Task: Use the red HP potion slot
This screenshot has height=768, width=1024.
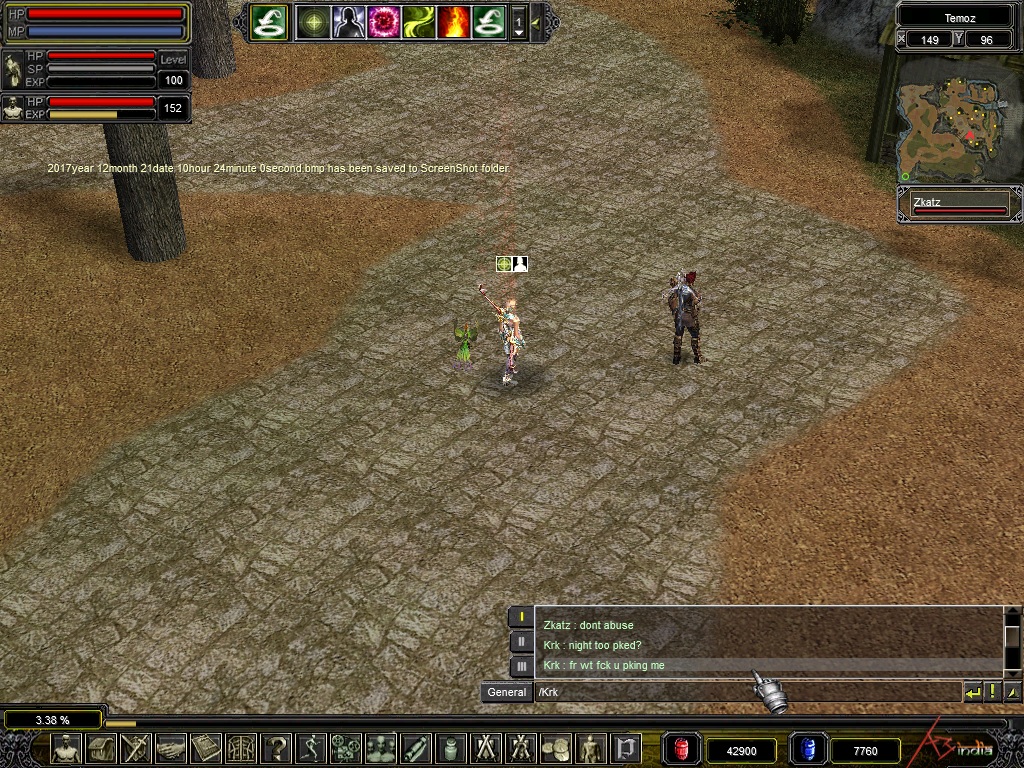Action: [x=683, y=749]
